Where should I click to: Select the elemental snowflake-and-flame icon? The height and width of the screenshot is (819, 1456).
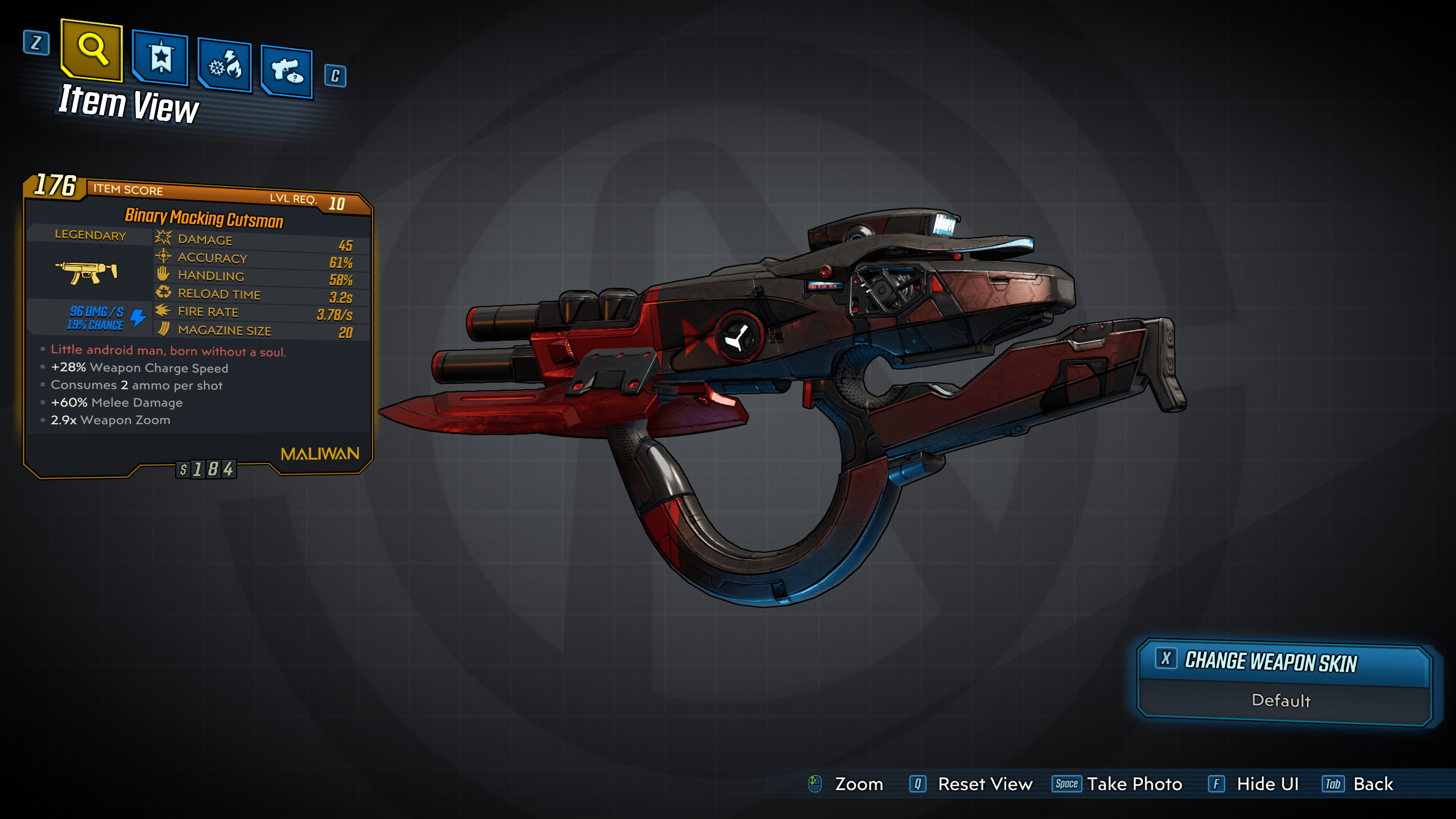click(x=225, y=64)
